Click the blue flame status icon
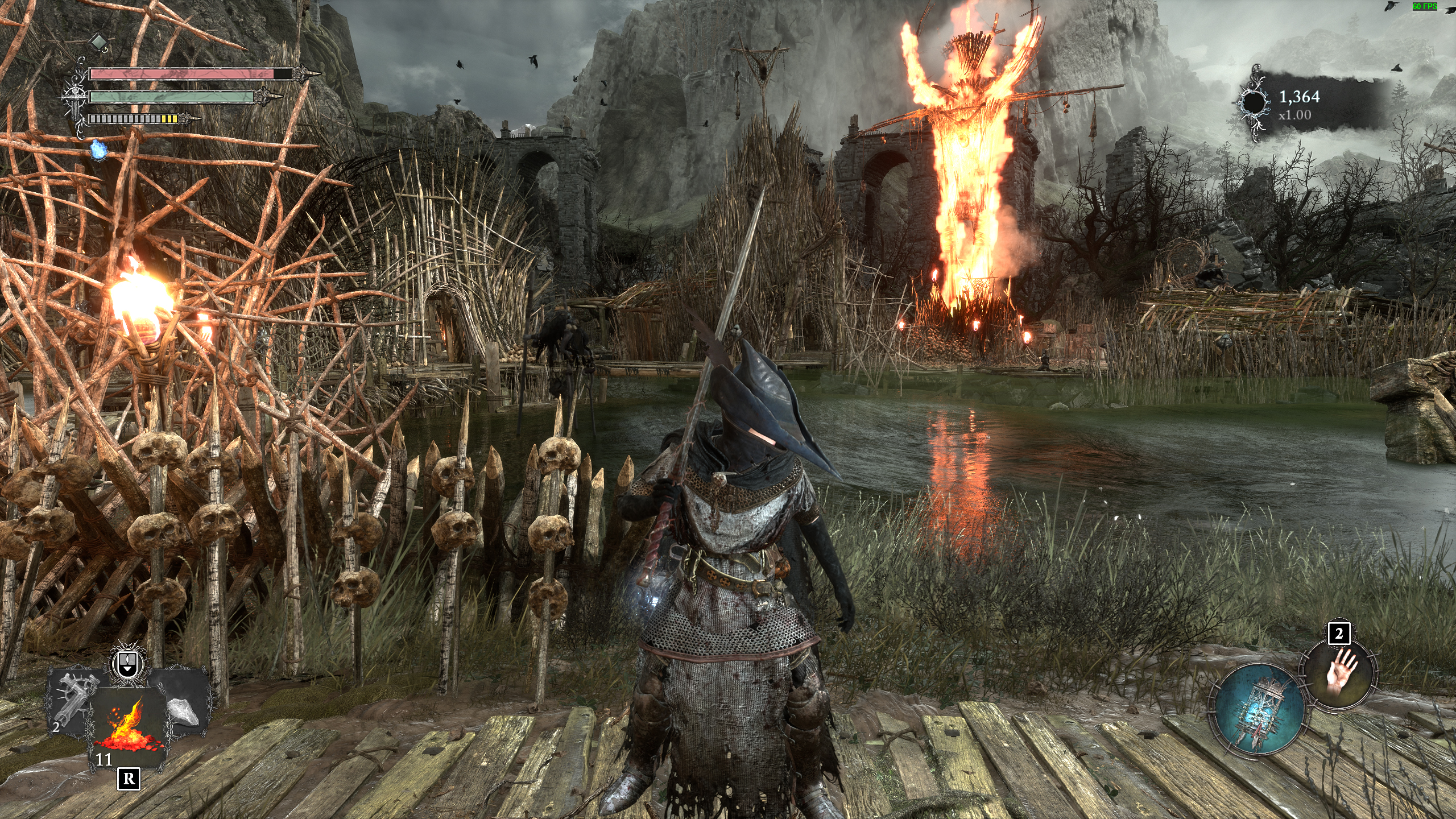1456x819 pixels. [98, 150]
